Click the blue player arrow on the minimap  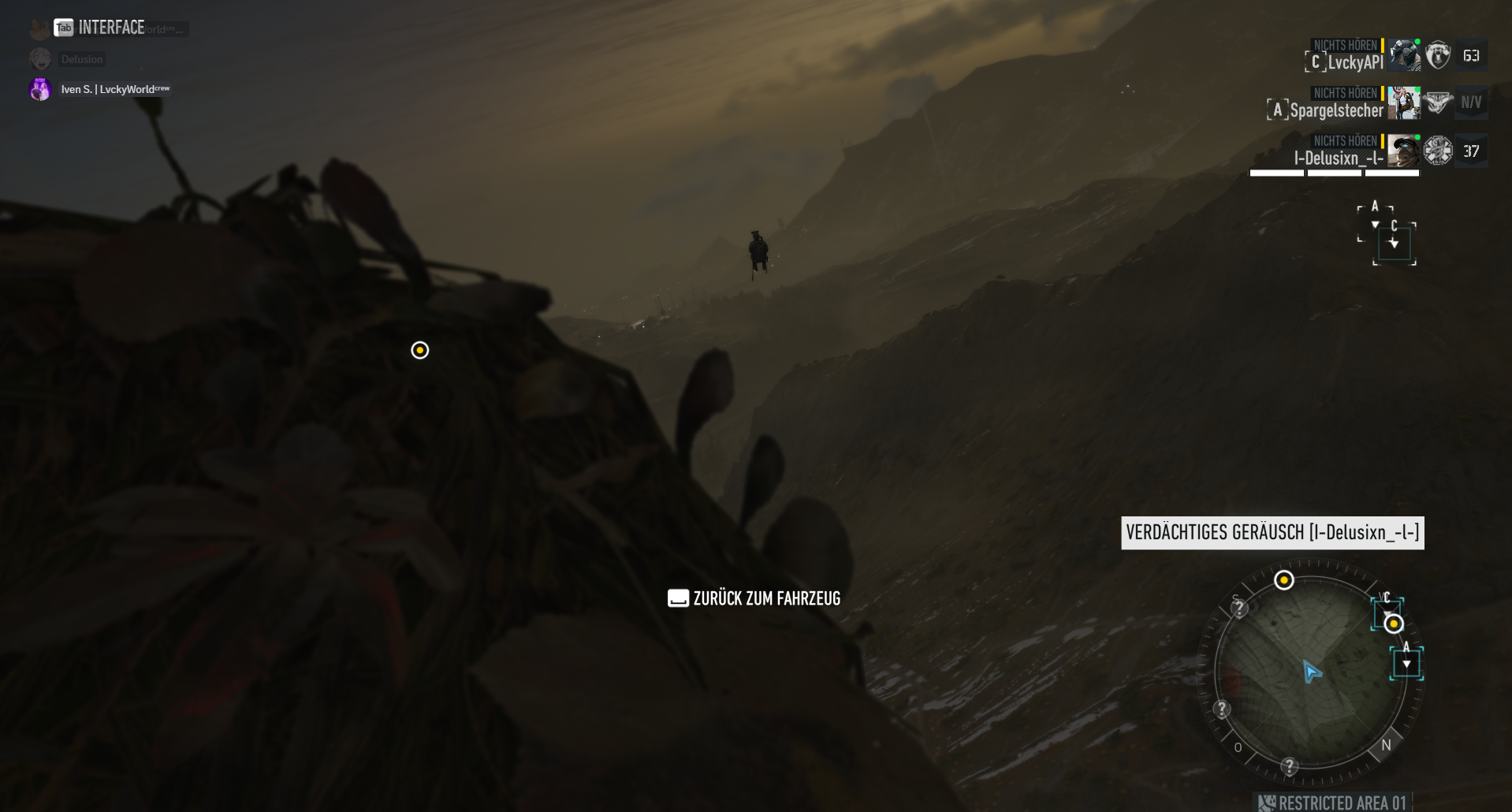point(1311,672)
